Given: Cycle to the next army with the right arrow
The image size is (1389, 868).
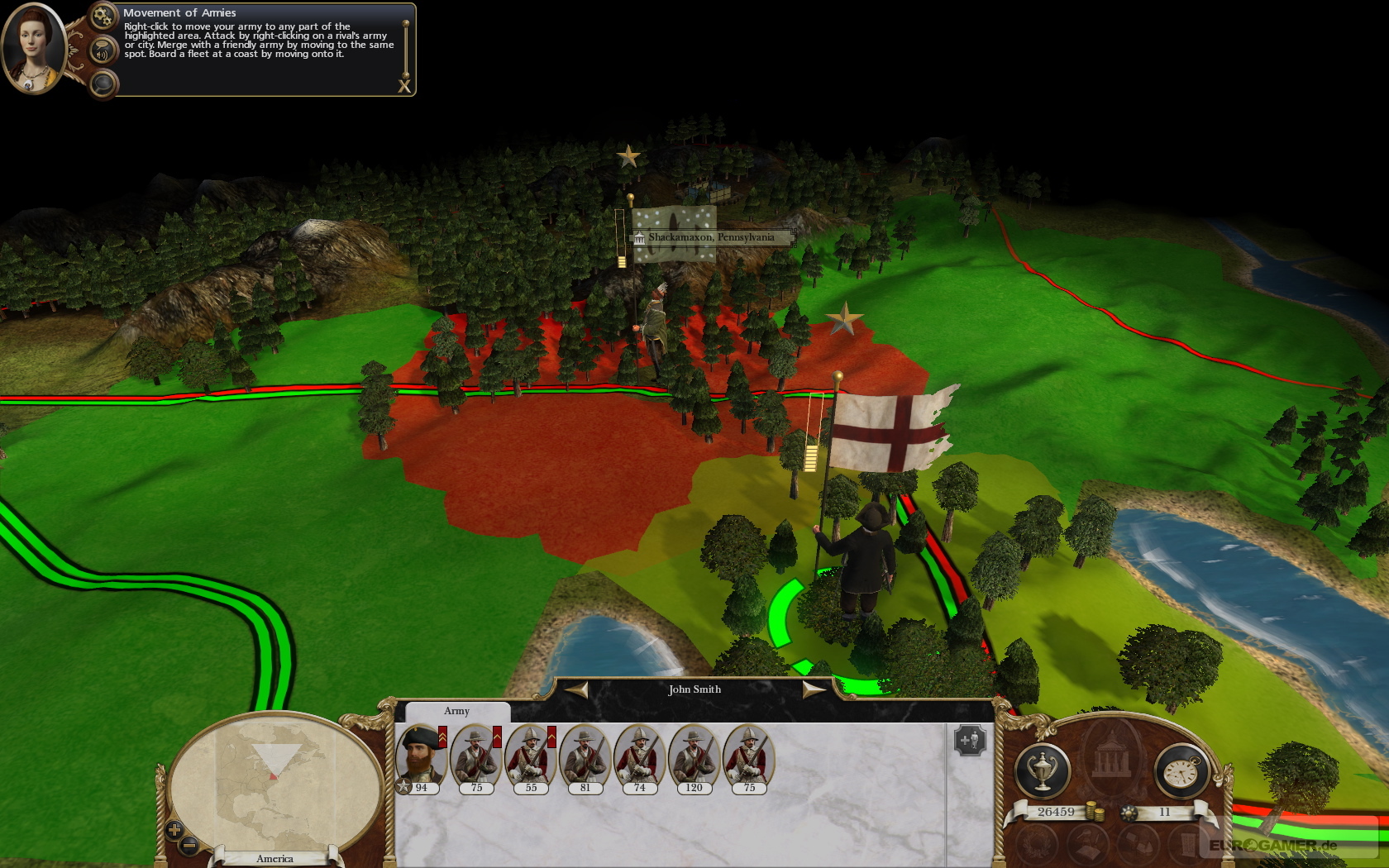Looking at the screenshot, I should 814,689.
